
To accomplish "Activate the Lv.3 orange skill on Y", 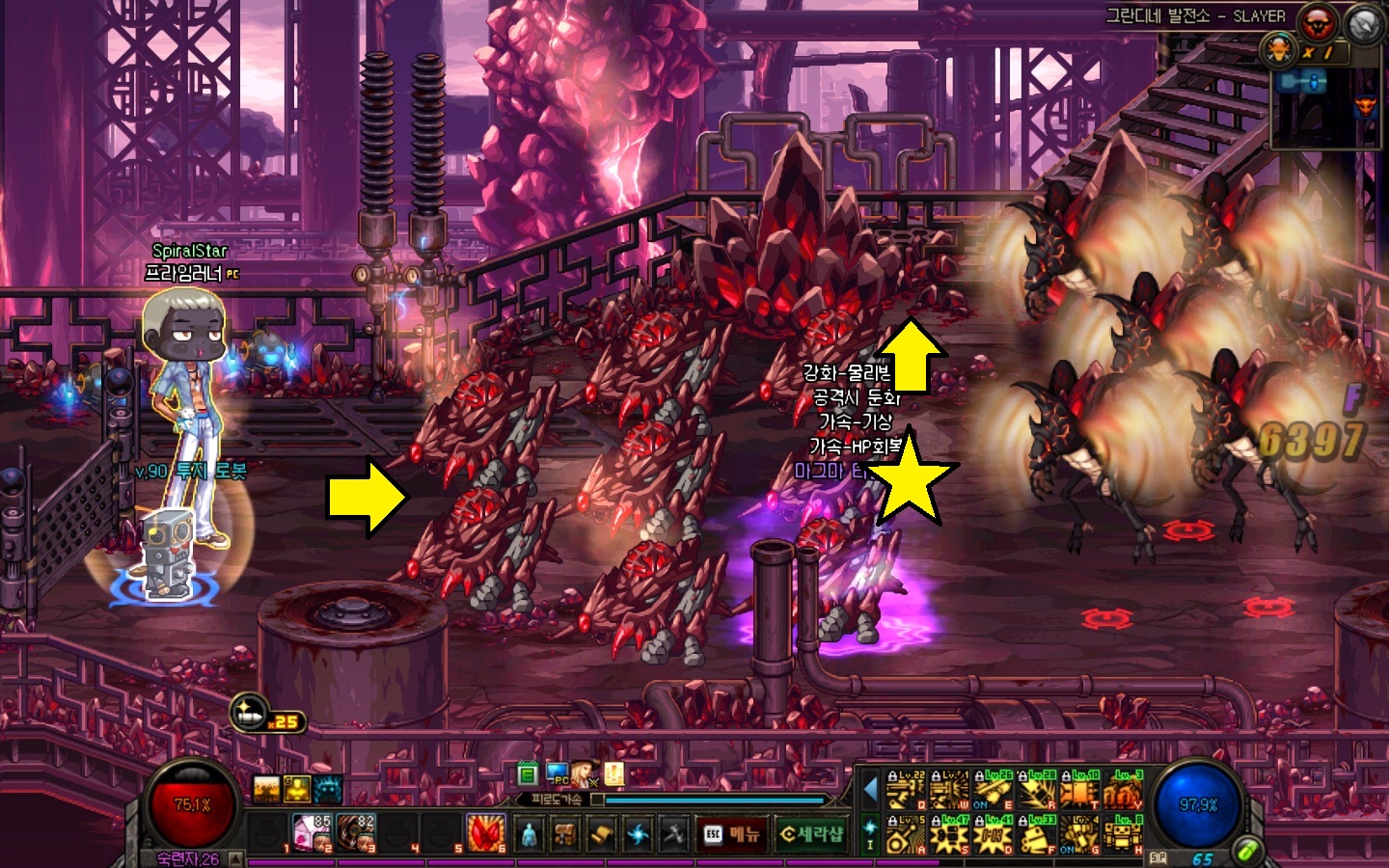I will point(1122,790).
